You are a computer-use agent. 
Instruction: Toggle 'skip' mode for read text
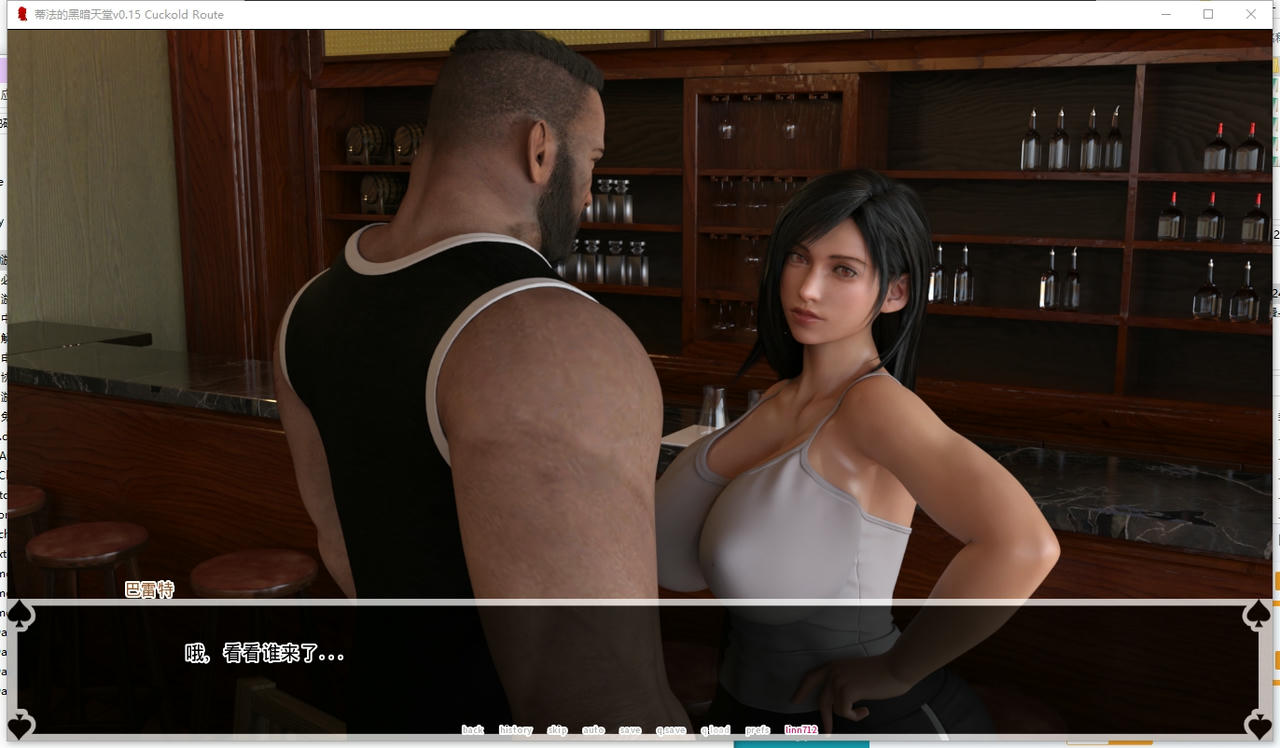[x=557, y=730]
